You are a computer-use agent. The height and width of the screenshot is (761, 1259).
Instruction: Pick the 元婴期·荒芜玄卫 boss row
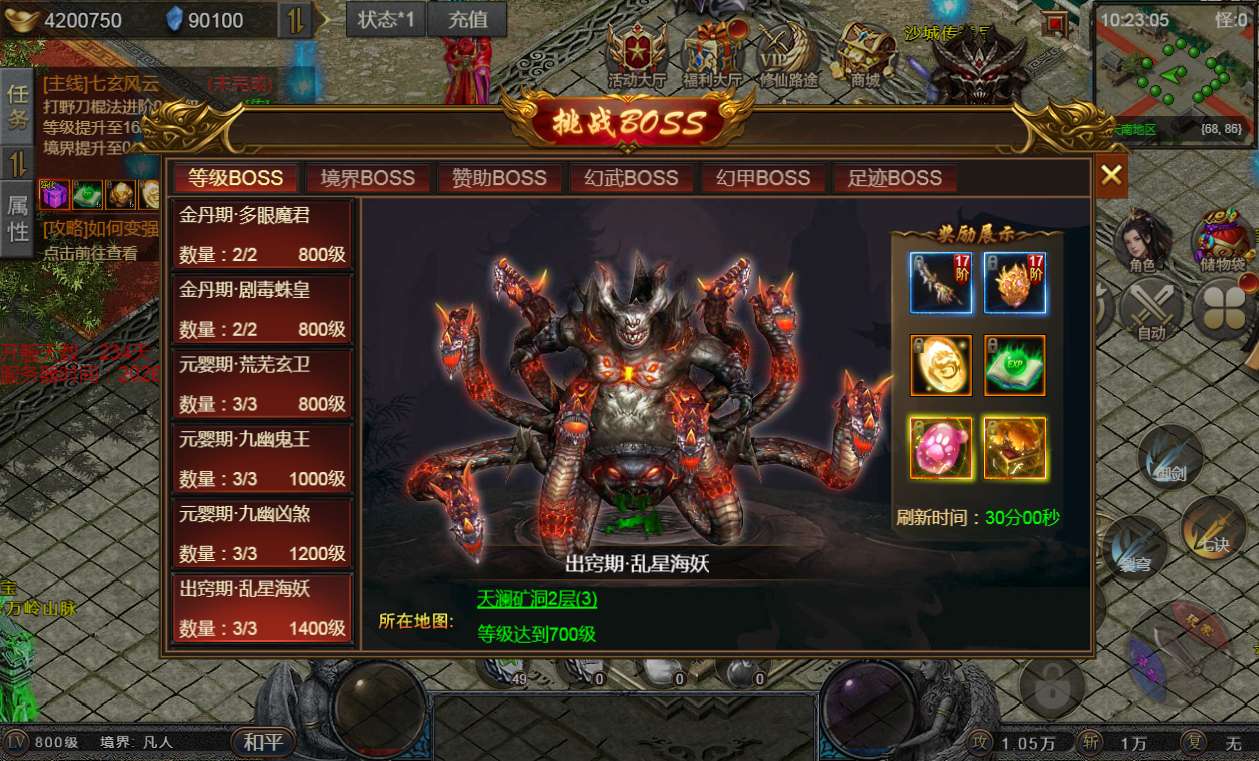click(x=263, y=384)
